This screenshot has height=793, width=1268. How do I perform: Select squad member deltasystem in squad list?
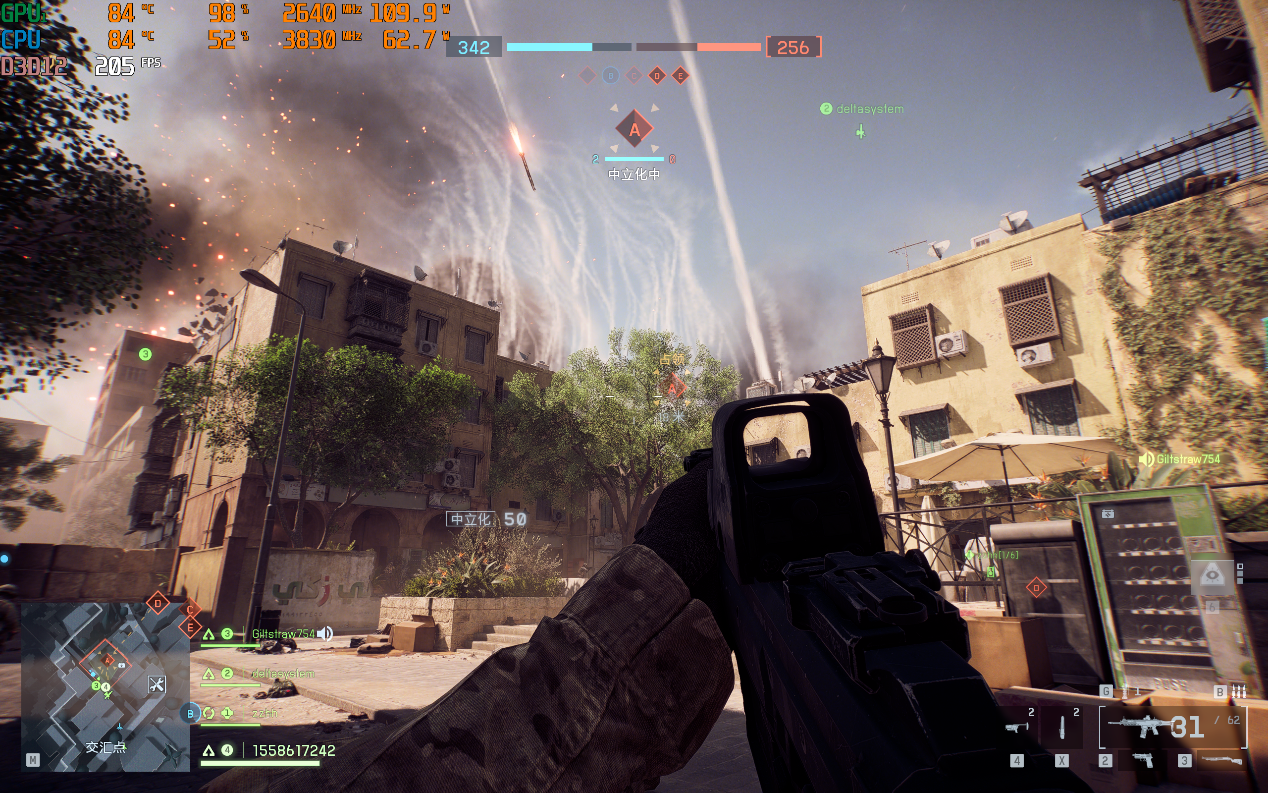[281, 674]
